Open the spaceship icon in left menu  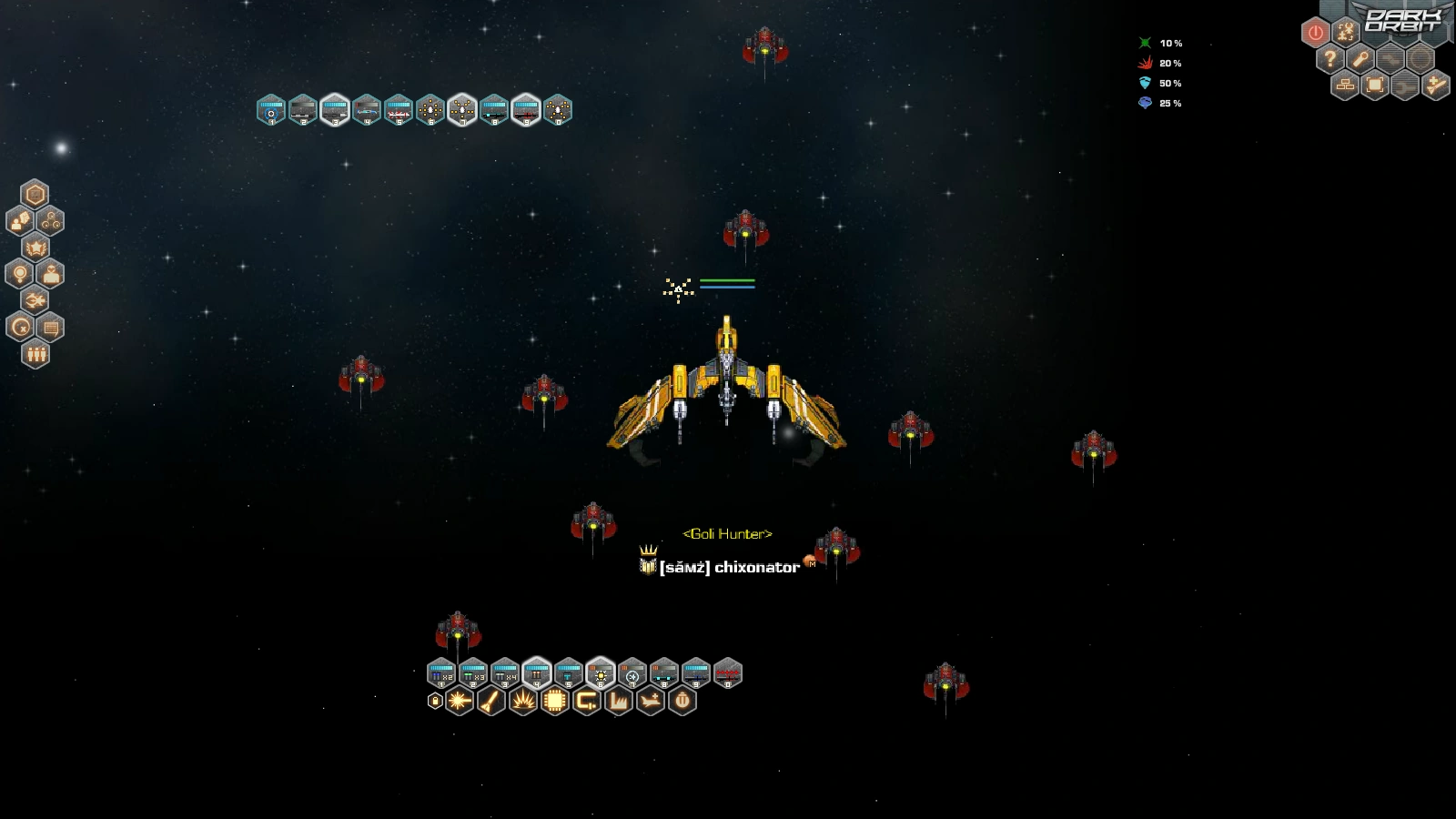pos(35,300)
